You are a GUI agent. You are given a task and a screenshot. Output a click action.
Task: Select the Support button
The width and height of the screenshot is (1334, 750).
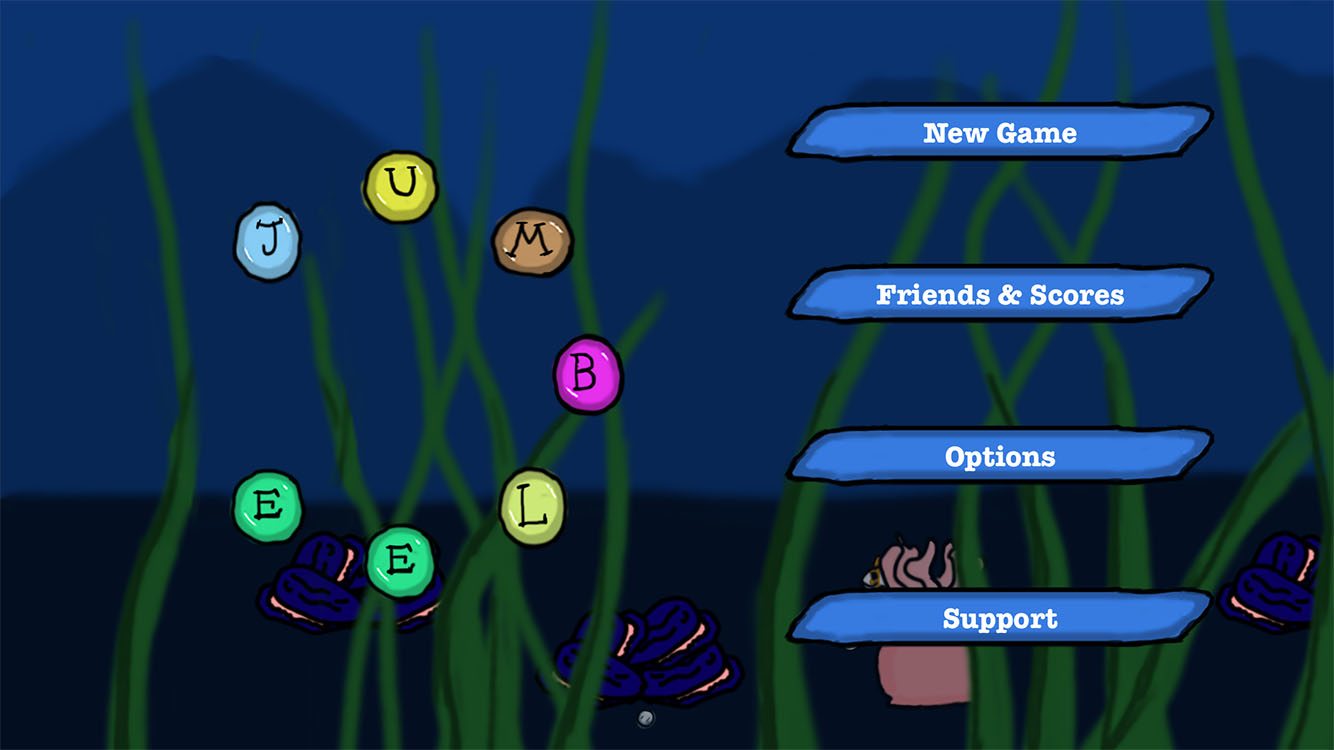pos(1000,618)
